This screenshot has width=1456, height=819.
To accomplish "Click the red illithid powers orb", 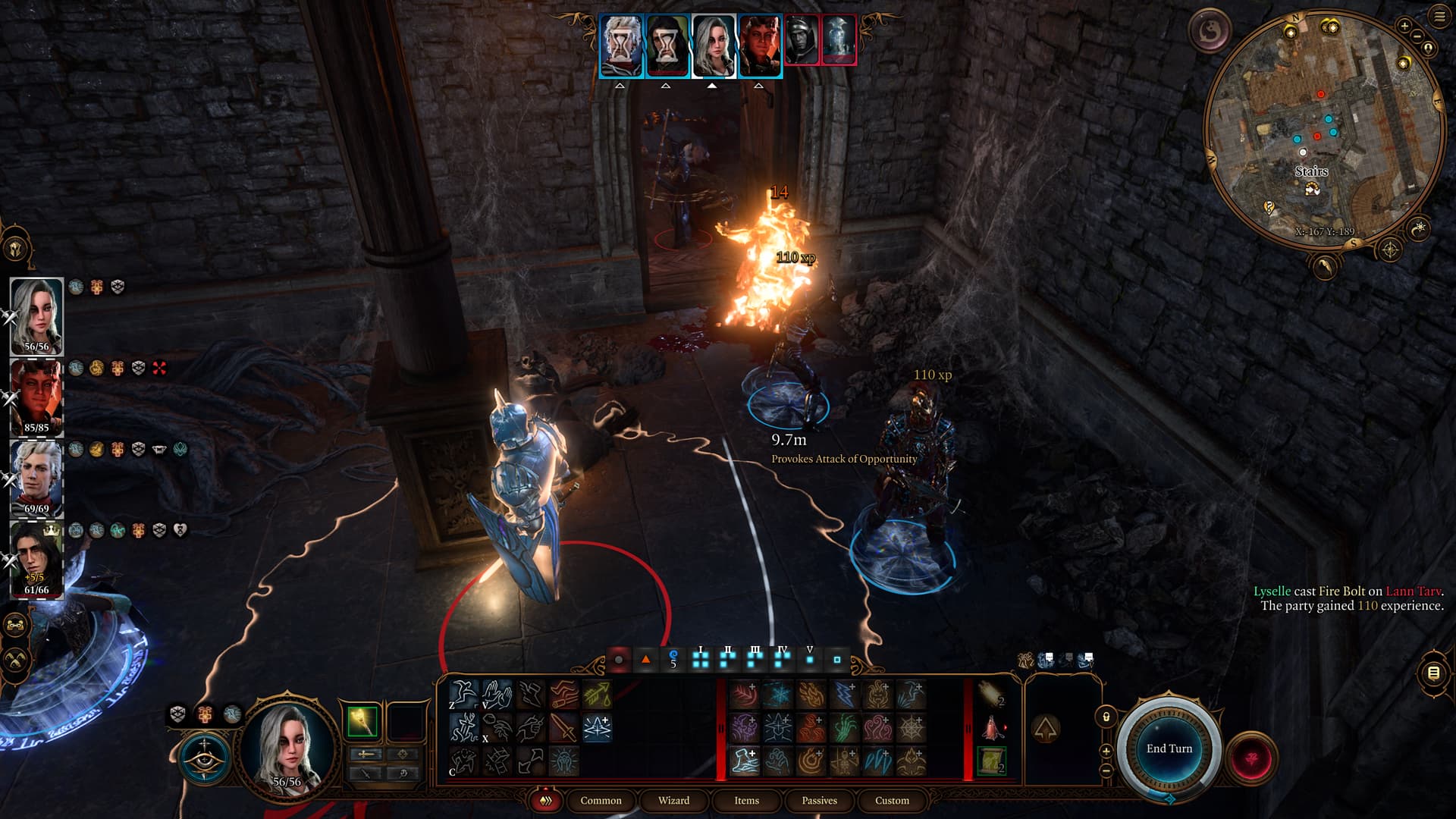I will 1252,758.
